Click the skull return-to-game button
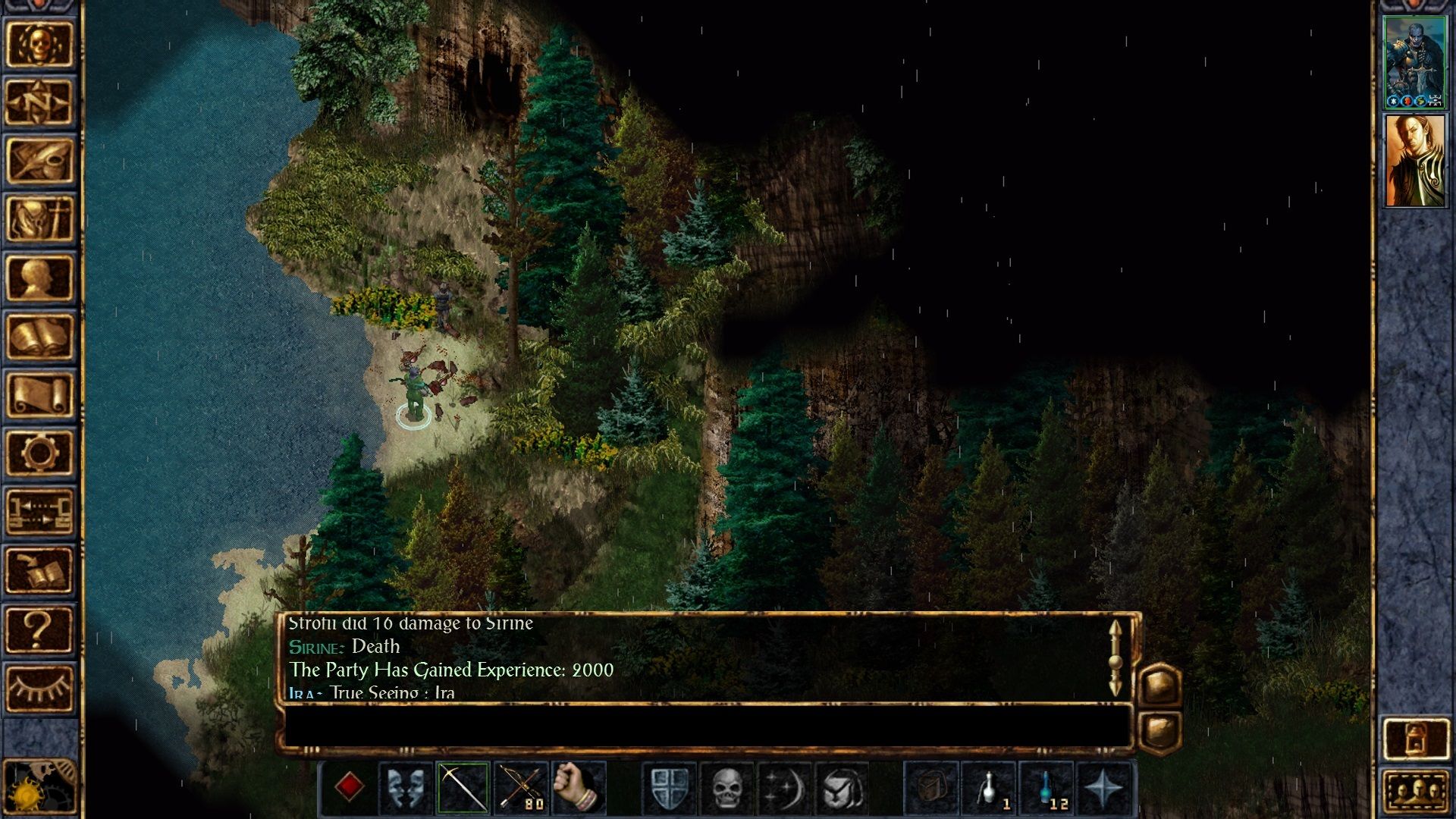Image resolution: width=1456 pixels, height=819 pixels. pyautogui.click(x=39, y=44)
